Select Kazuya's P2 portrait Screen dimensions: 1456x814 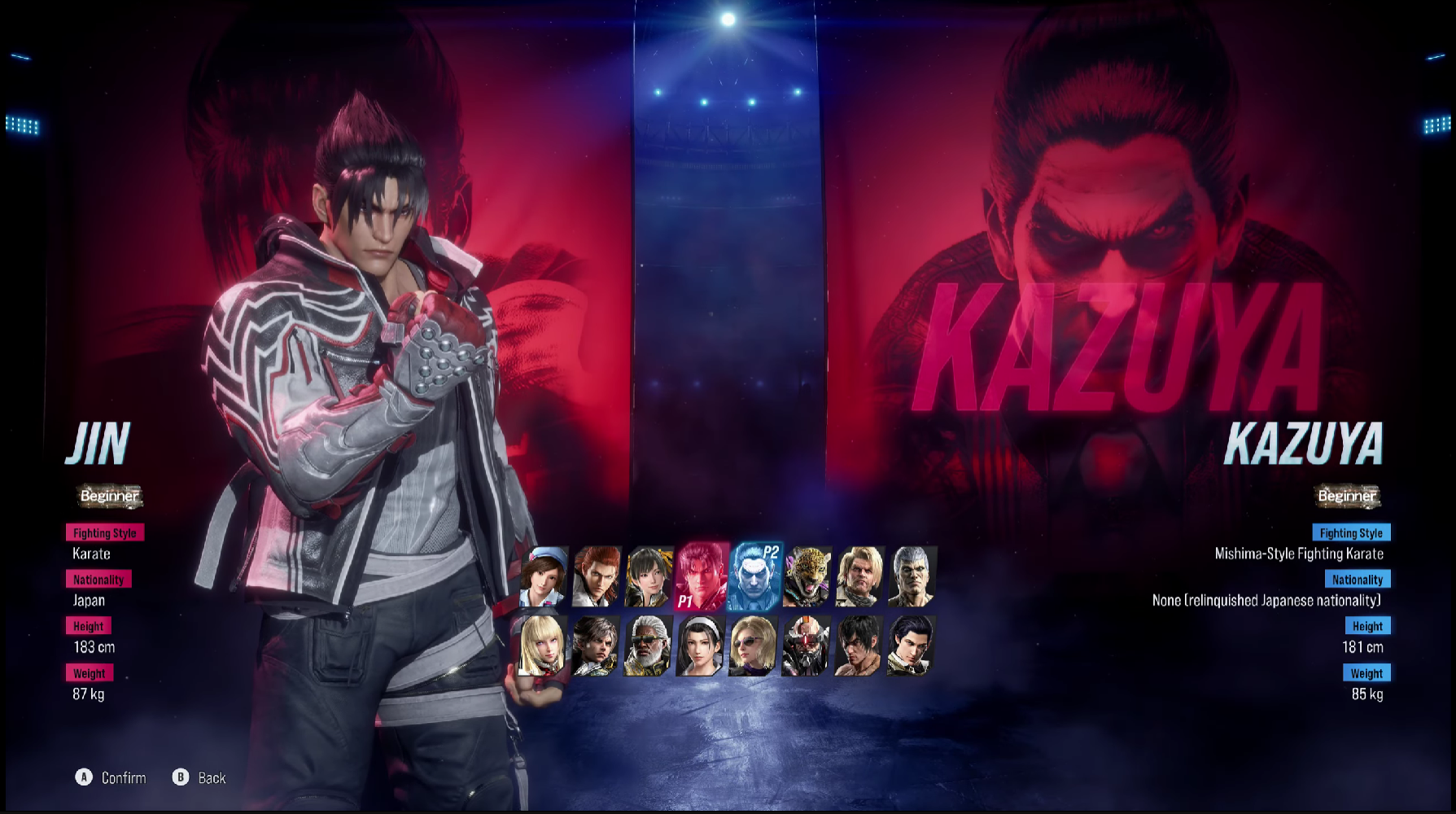[754, 578]
